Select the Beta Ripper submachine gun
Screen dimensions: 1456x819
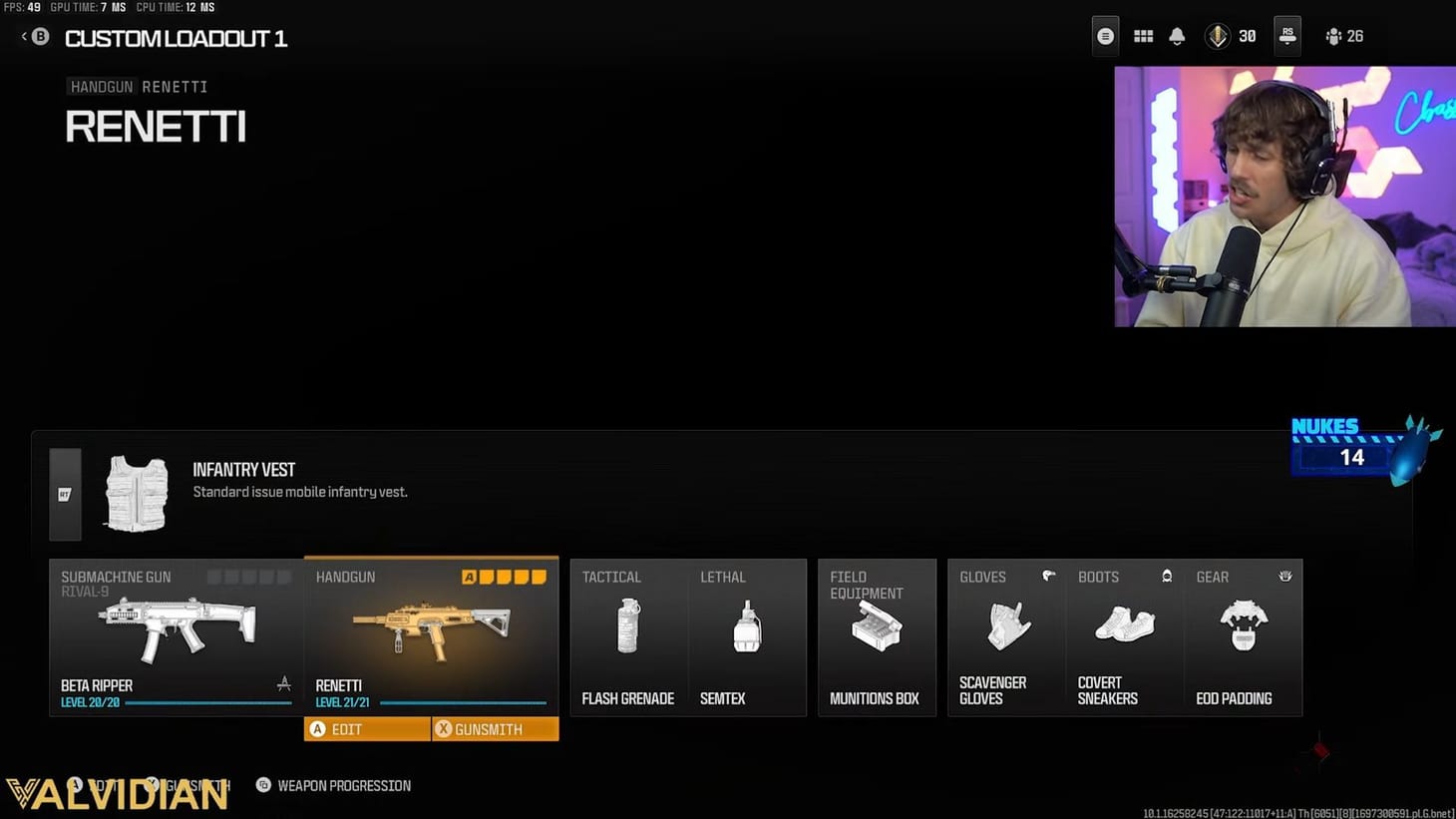175,626
